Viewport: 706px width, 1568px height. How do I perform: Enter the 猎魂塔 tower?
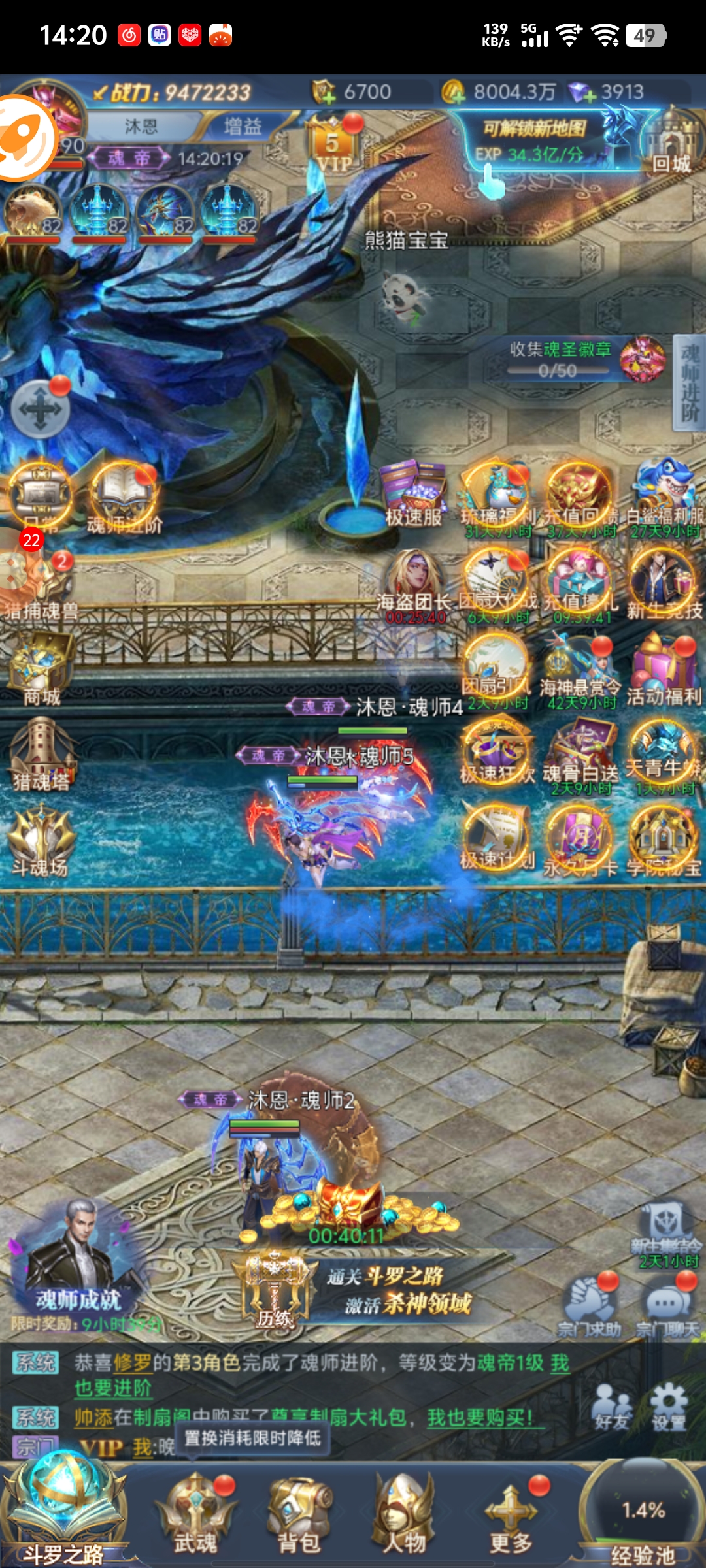click(41, 755)
